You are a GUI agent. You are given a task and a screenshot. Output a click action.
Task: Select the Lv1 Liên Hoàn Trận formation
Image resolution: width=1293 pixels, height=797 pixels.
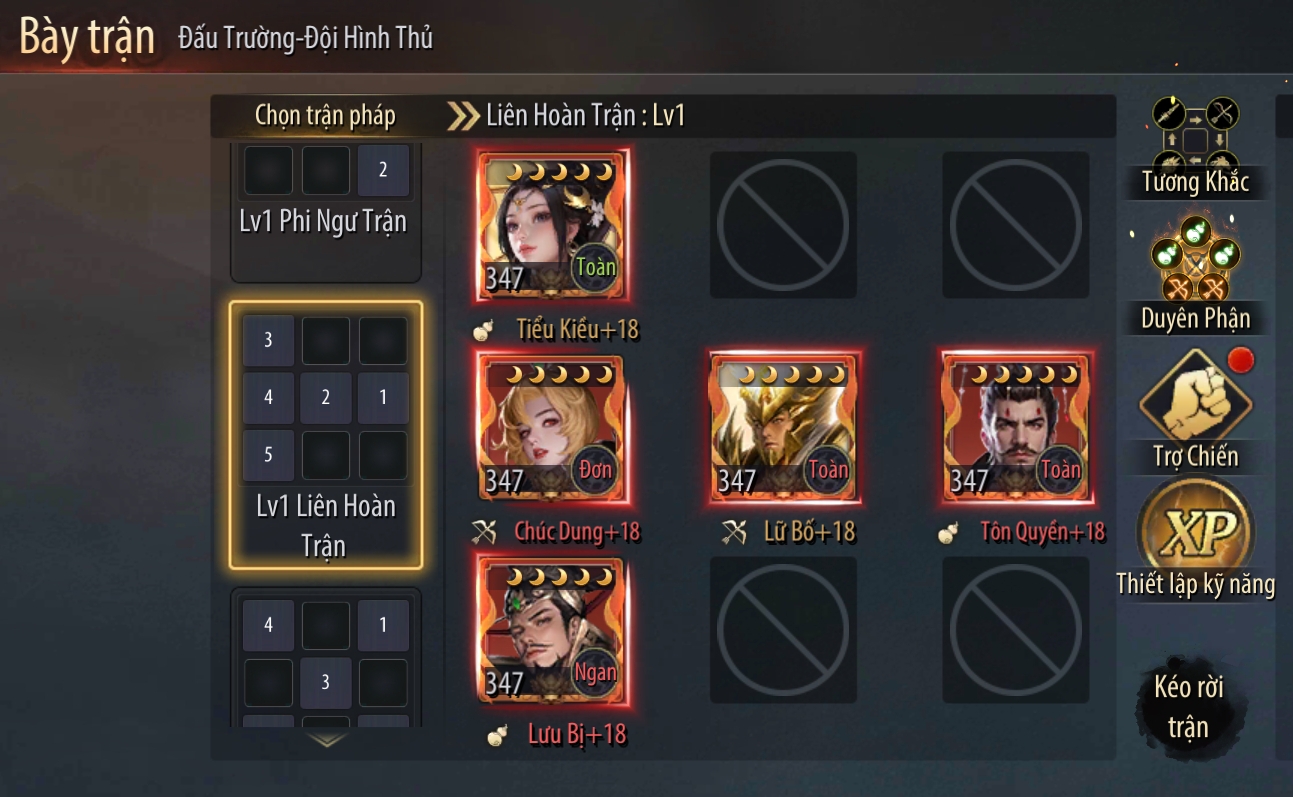(x=325, y=435)
